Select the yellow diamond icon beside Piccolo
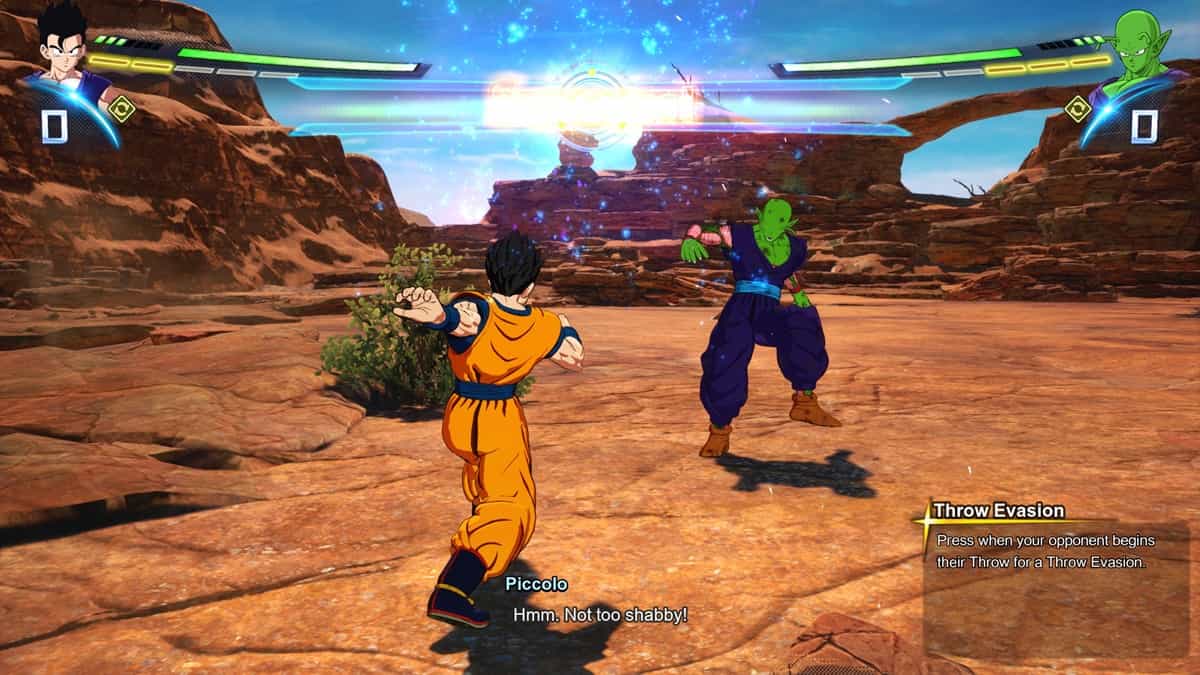Image resolution: width=1200 pixels, height=675 pixels. click(x=1077, y=108)
